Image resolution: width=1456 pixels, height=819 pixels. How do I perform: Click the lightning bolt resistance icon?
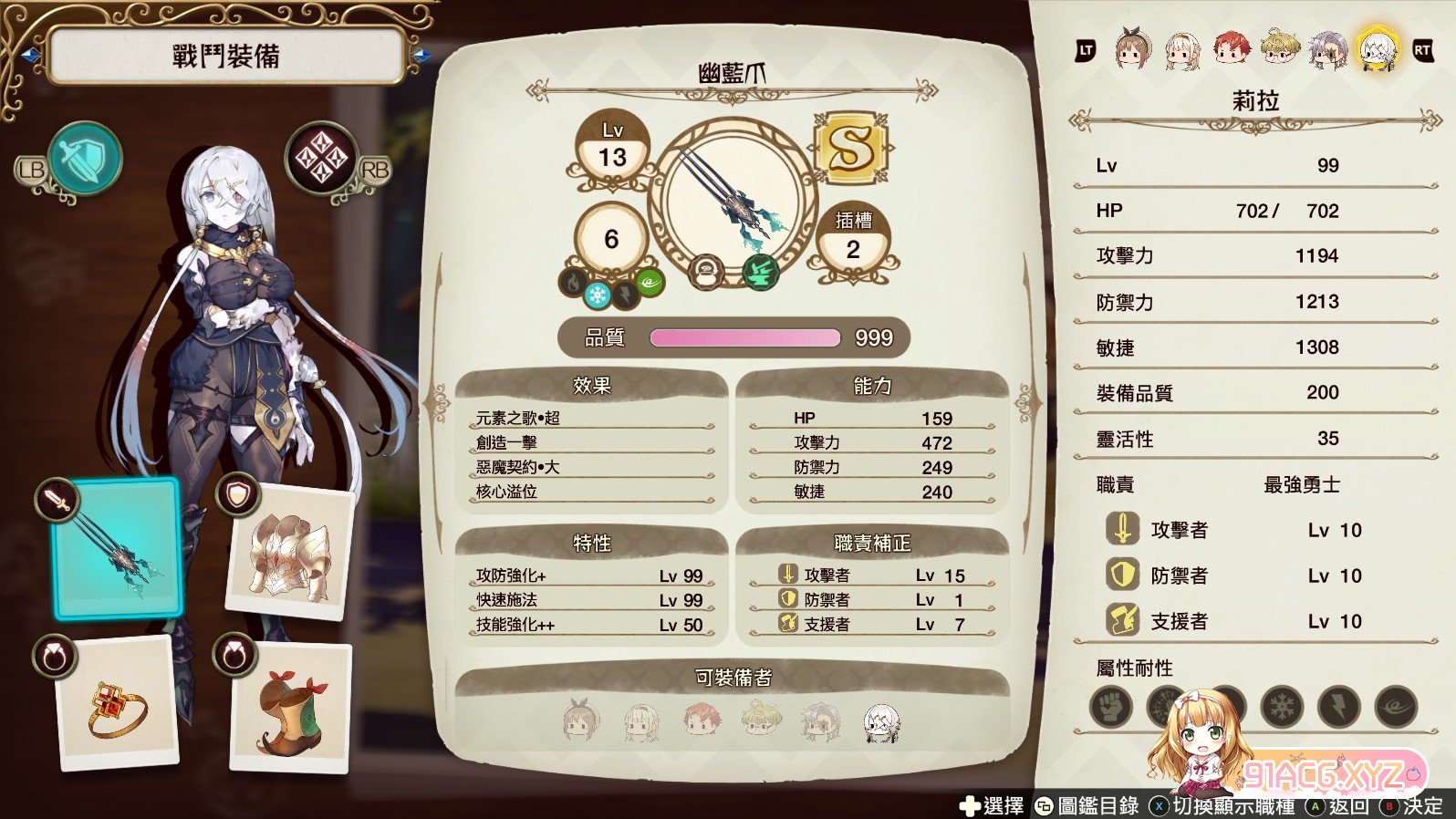1338,707
